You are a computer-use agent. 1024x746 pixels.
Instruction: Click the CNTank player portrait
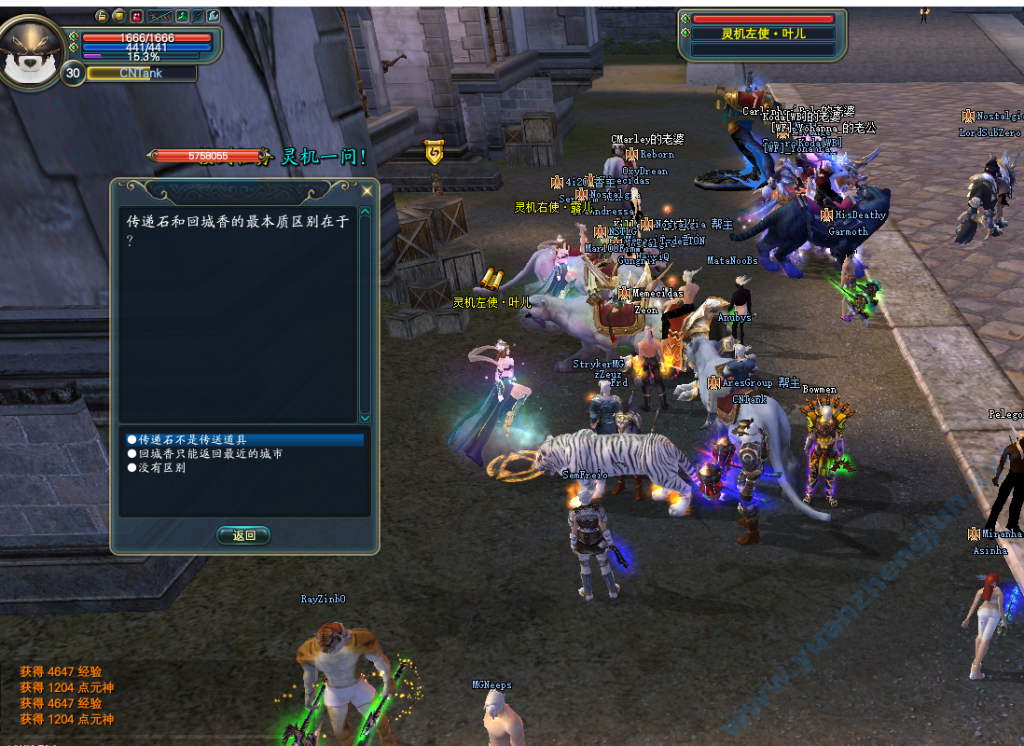pyautogui.click(x=32, y=52)
